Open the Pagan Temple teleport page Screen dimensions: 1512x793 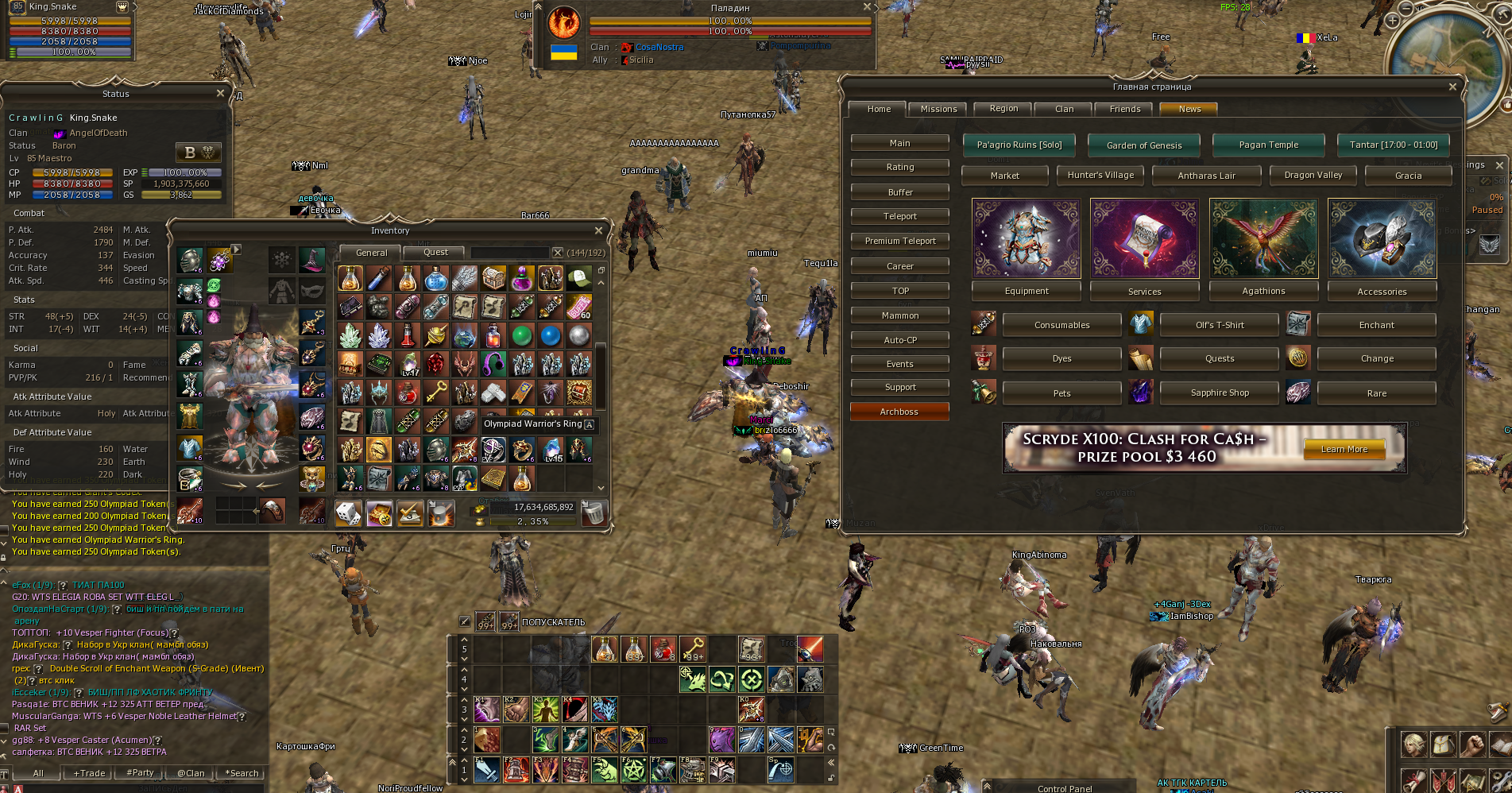pos(1268,145)
